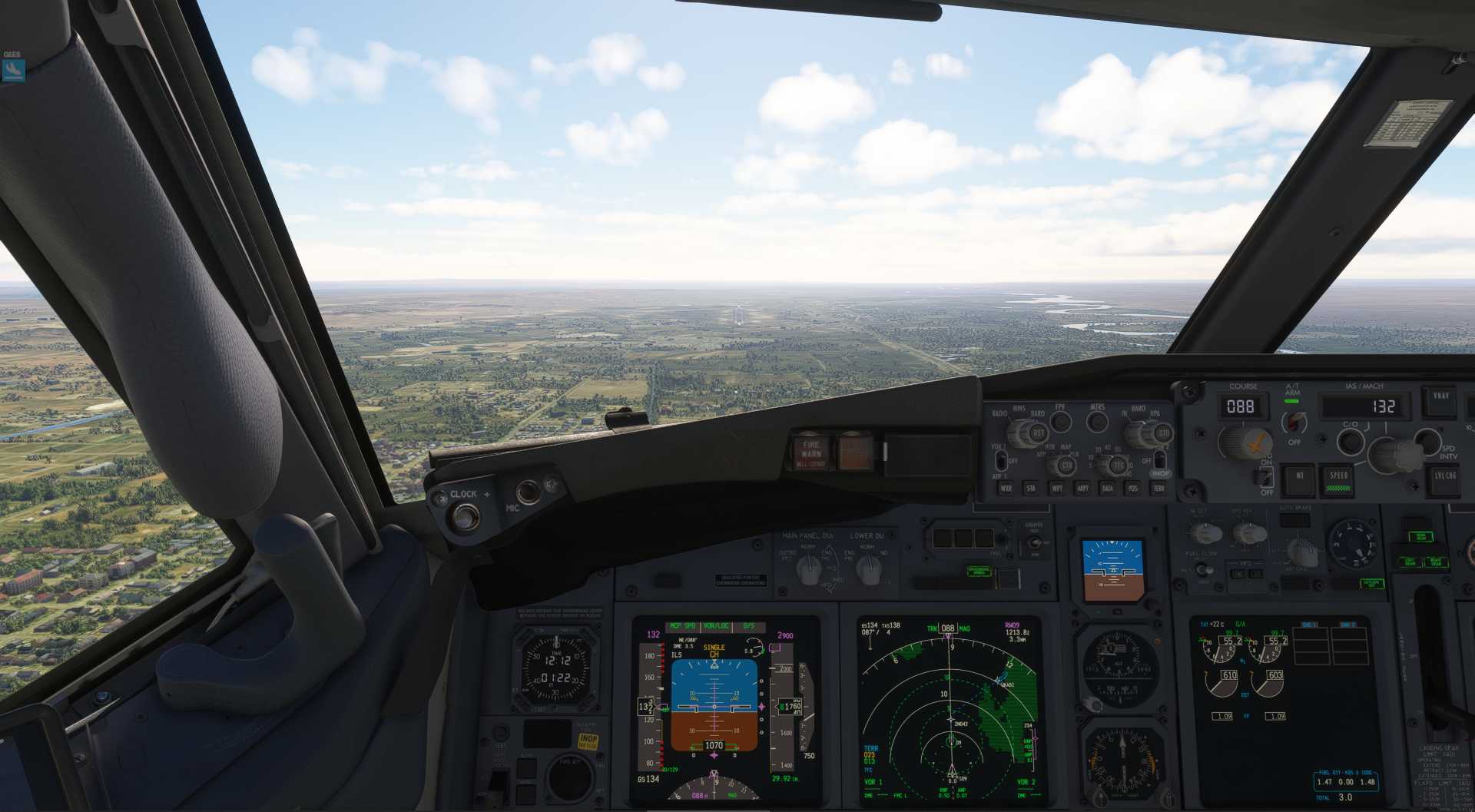This screenshot has width=1475, height=812.
Task: Flip the A/T ARM switch
Action: pyautogui.click(x=1295, y=421)
